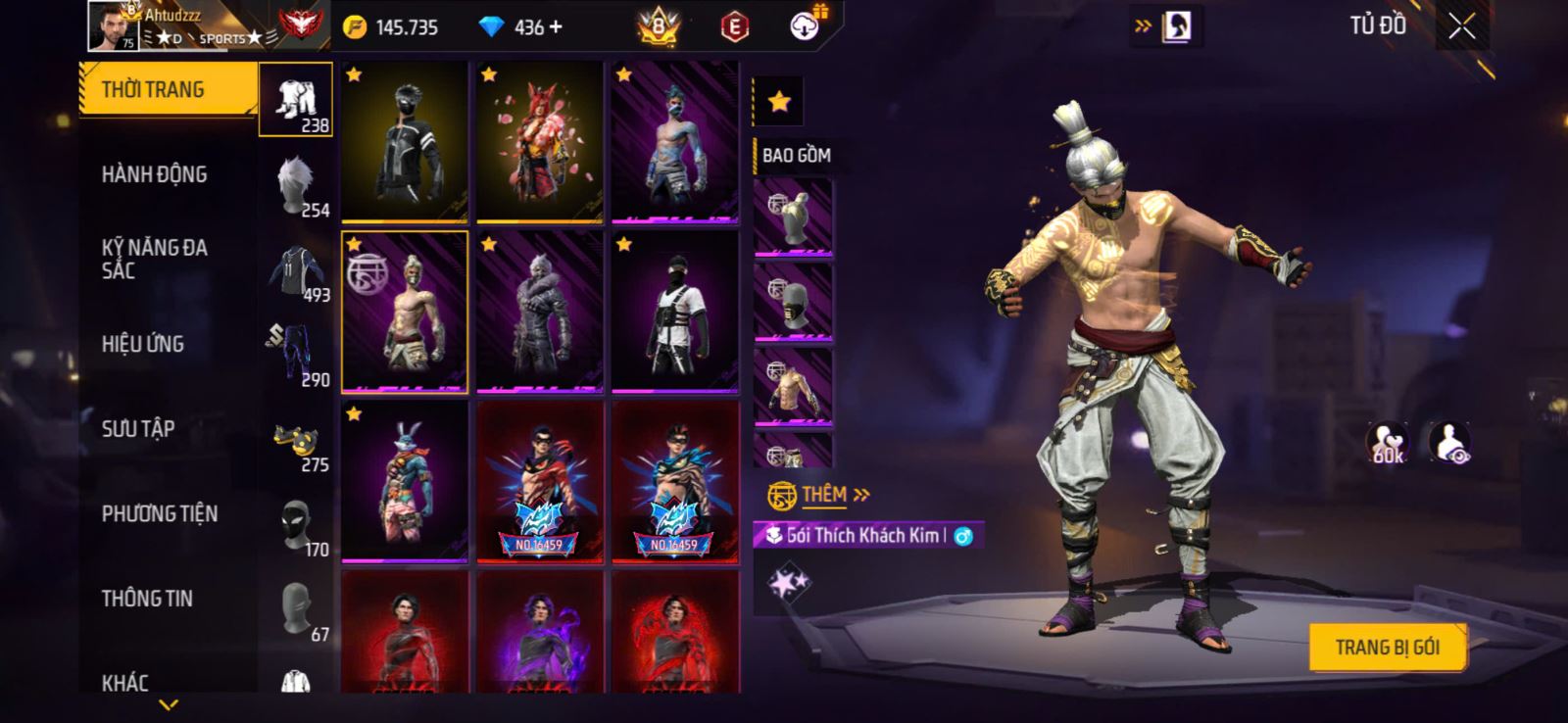Go to the Sưu Tập tab
The image size is (1568, 723).
click(x=138, y=428)
